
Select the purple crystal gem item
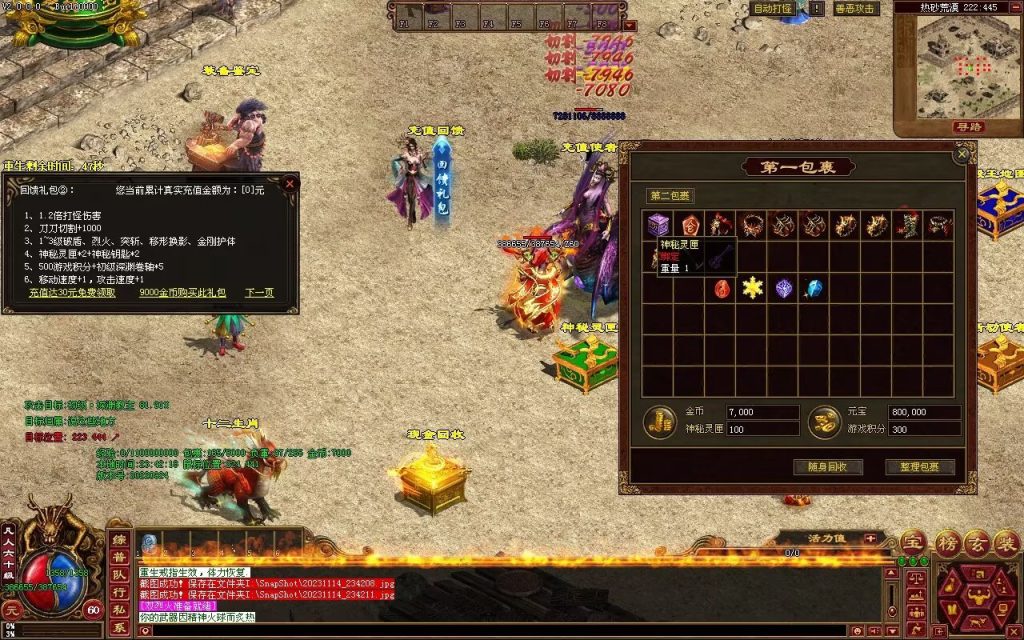click(x=783, y=288)
